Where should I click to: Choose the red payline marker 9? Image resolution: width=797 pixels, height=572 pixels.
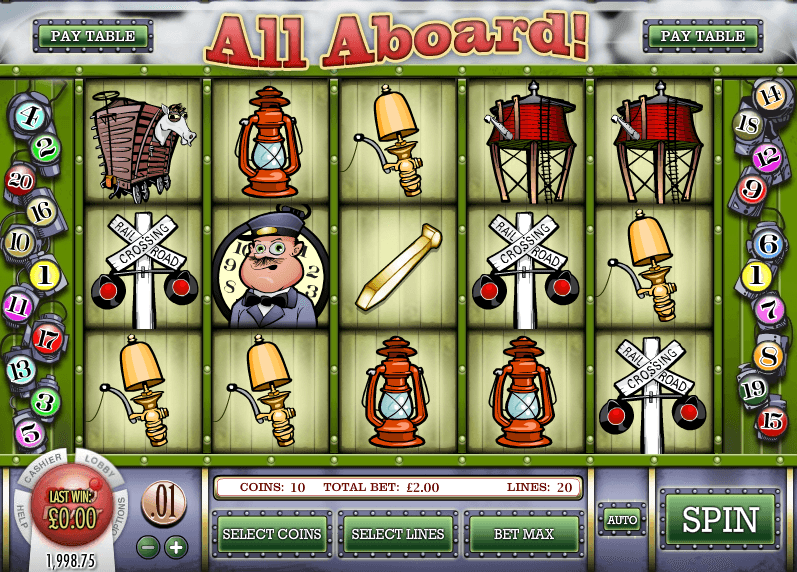tap(752, 188)
